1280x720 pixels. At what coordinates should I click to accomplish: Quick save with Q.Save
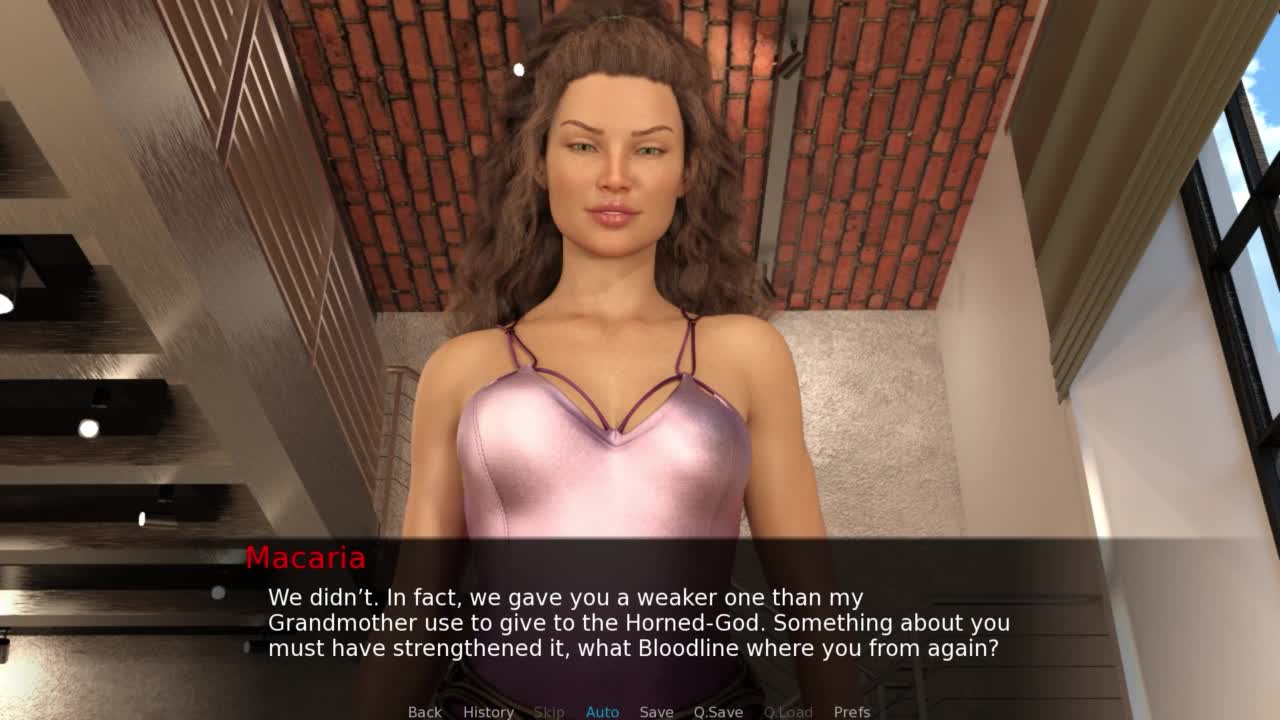[x=718, y=712]
